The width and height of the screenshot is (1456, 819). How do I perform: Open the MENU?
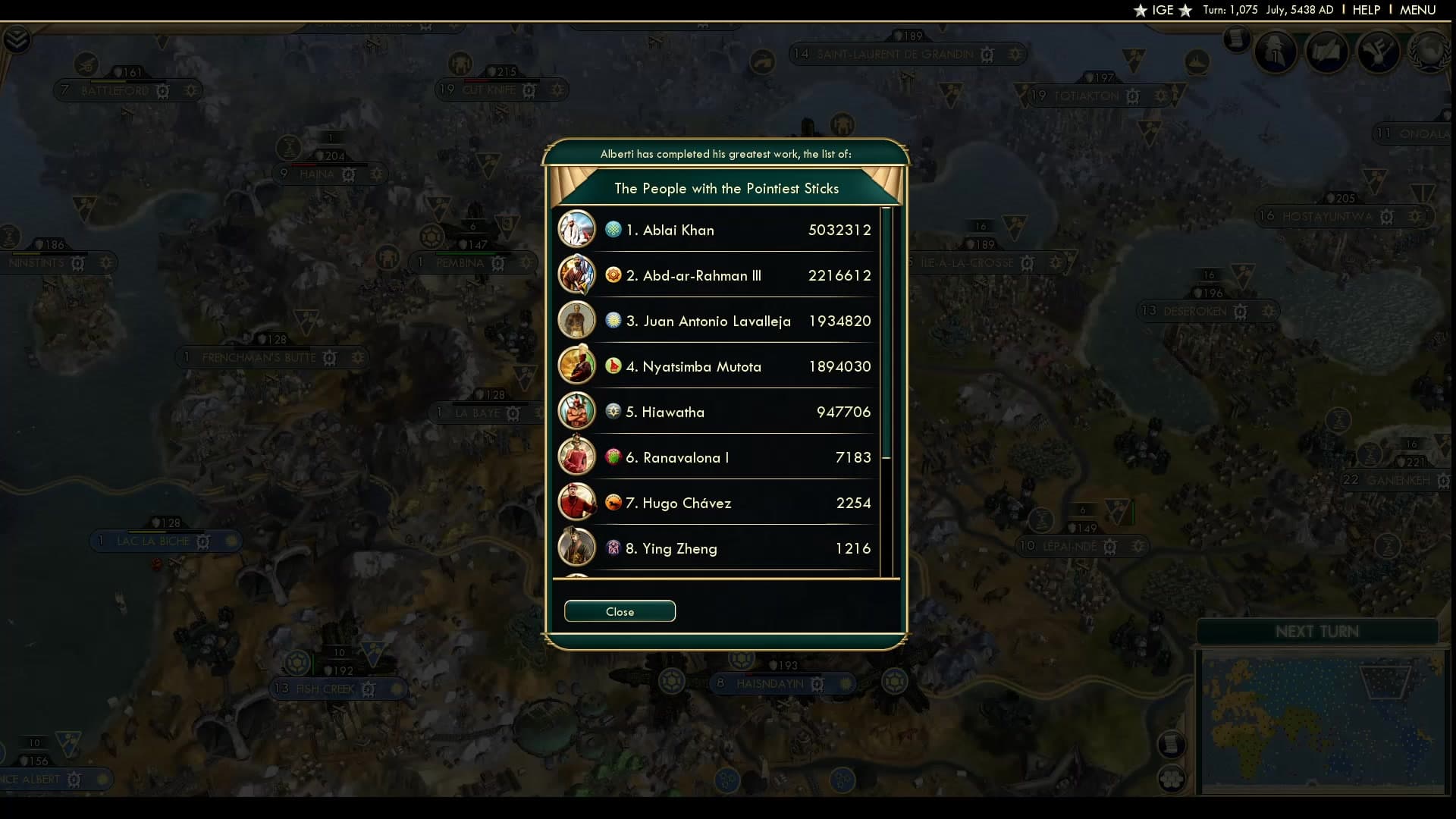point(1417,10)
